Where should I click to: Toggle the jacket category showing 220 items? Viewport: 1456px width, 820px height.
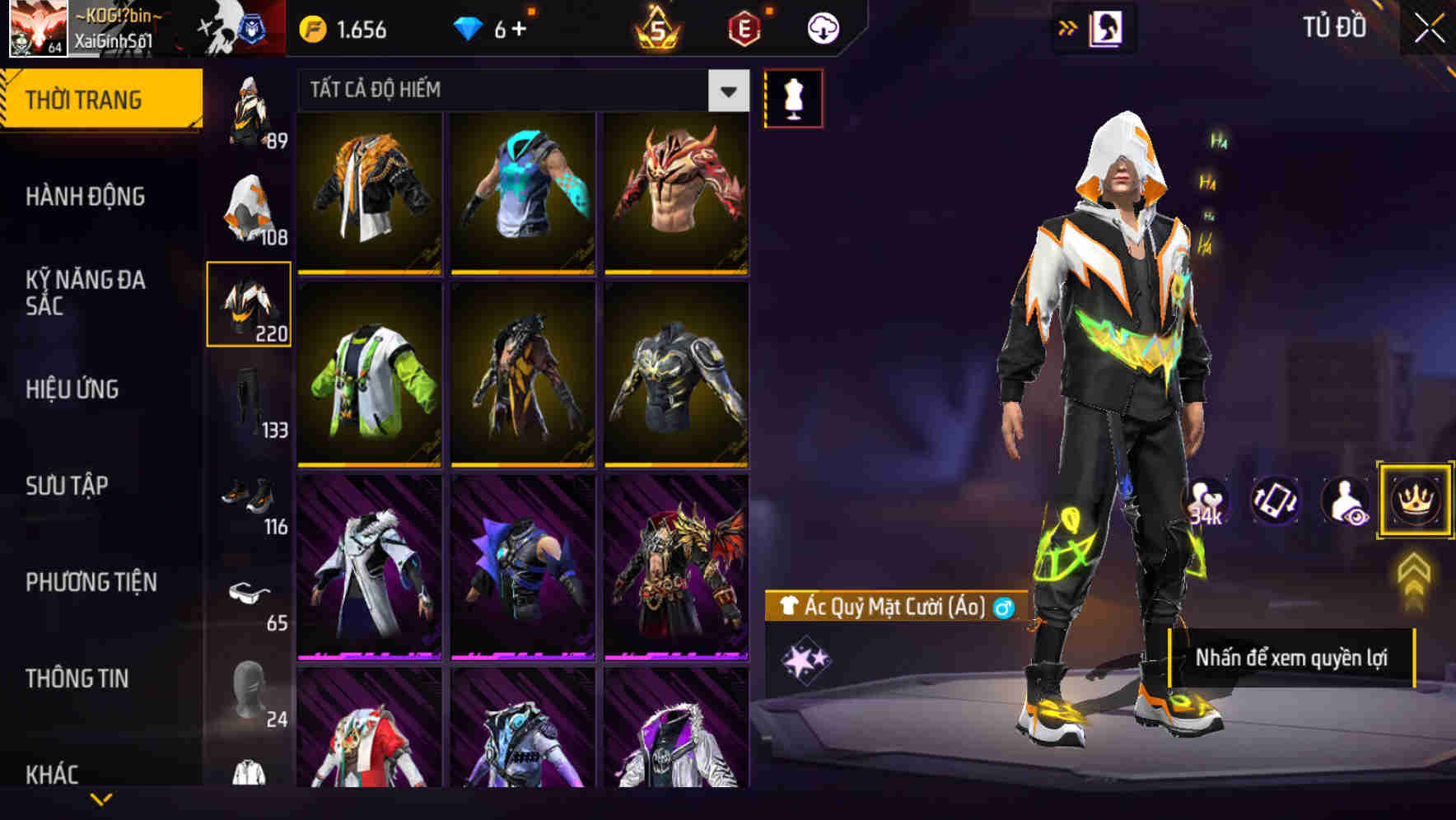click(x=249, y=305)
